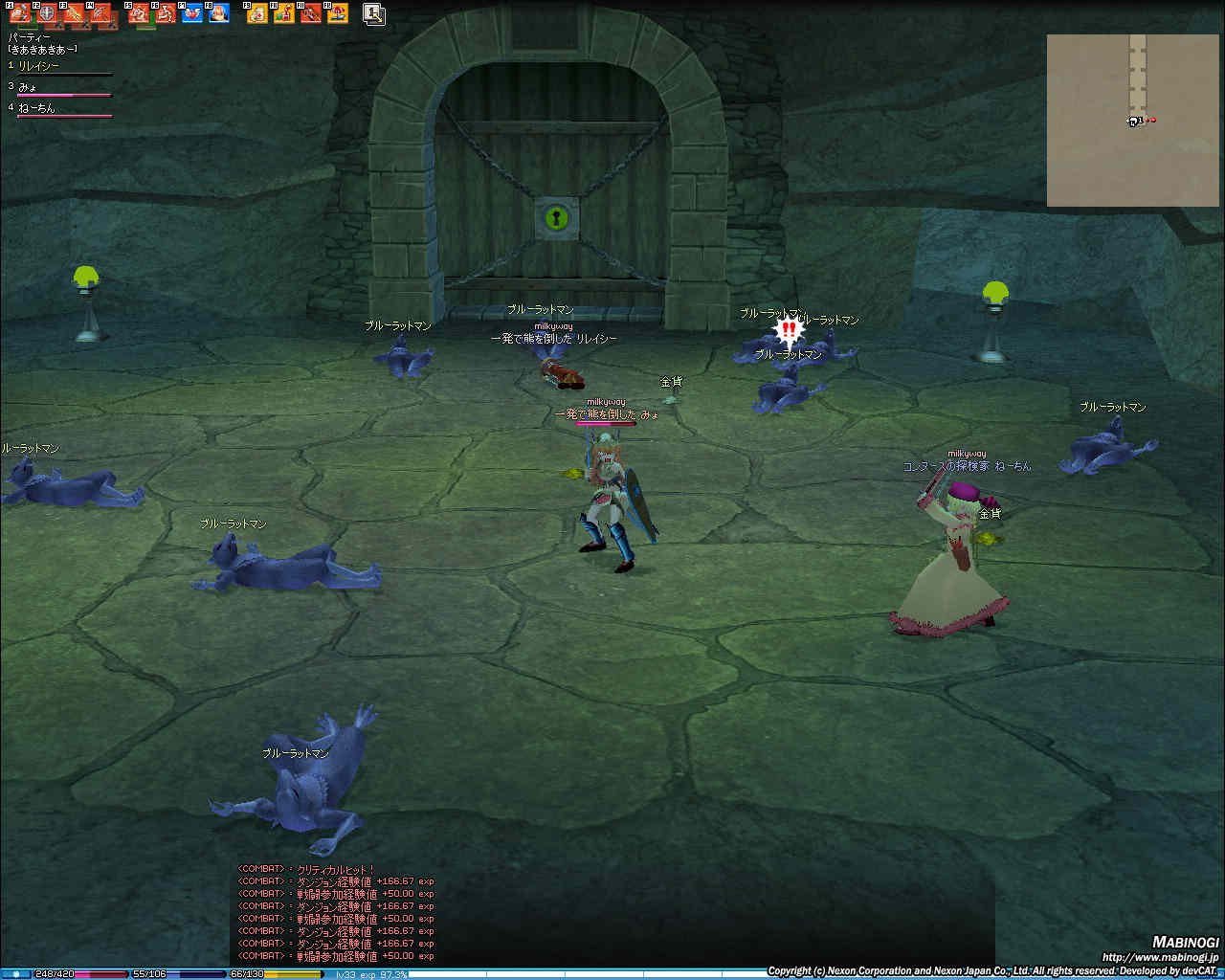Screen dimensions: 1225x980
Task: Select the F3 skill slot
Action: [74, 13]
